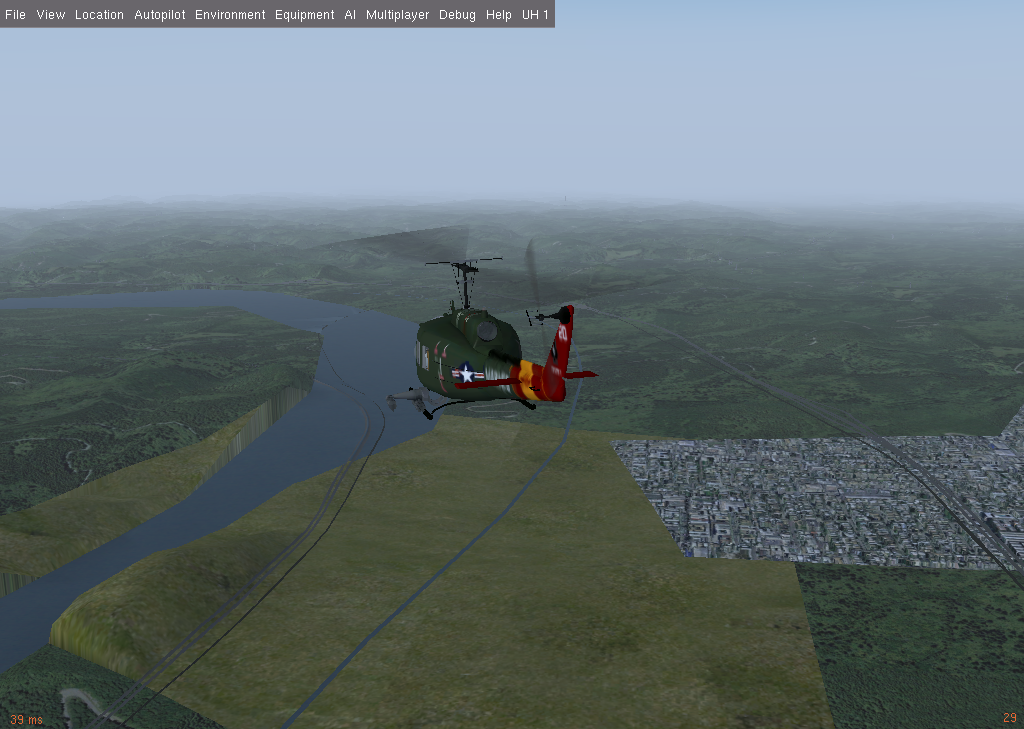This screenshot has height=729, width=1024.
Task: Open the Debug menu
Action: point(457,15)
